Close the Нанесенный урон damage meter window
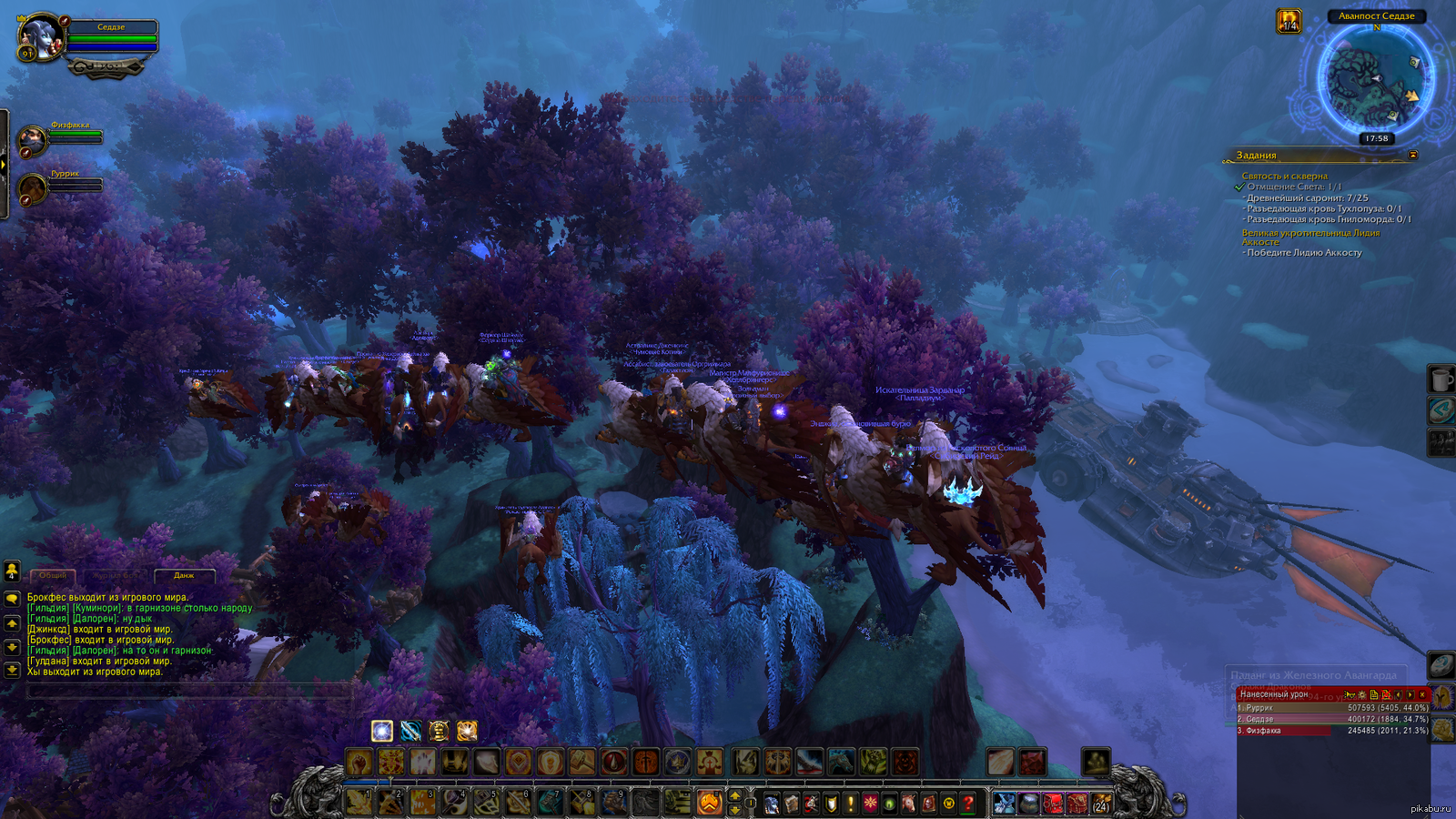Viewport: 1456px width, 819px height. point(1422,694)
